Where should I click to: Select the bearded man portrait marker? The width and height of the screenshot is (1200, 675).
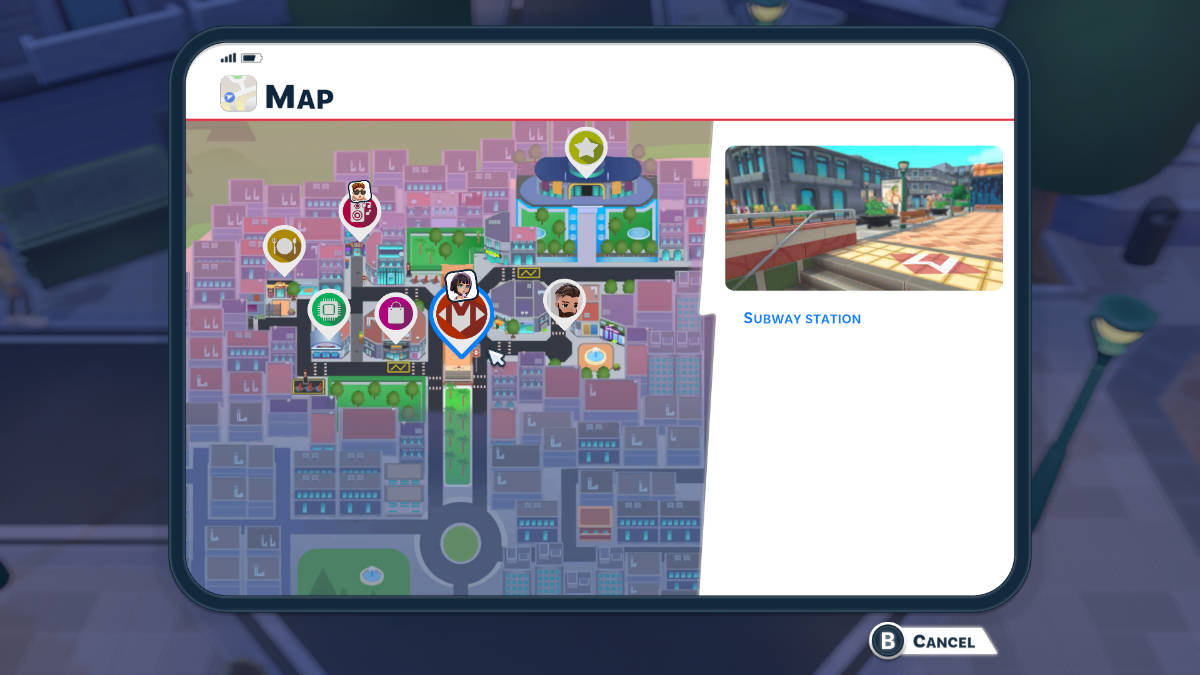(x=565, y=301)
